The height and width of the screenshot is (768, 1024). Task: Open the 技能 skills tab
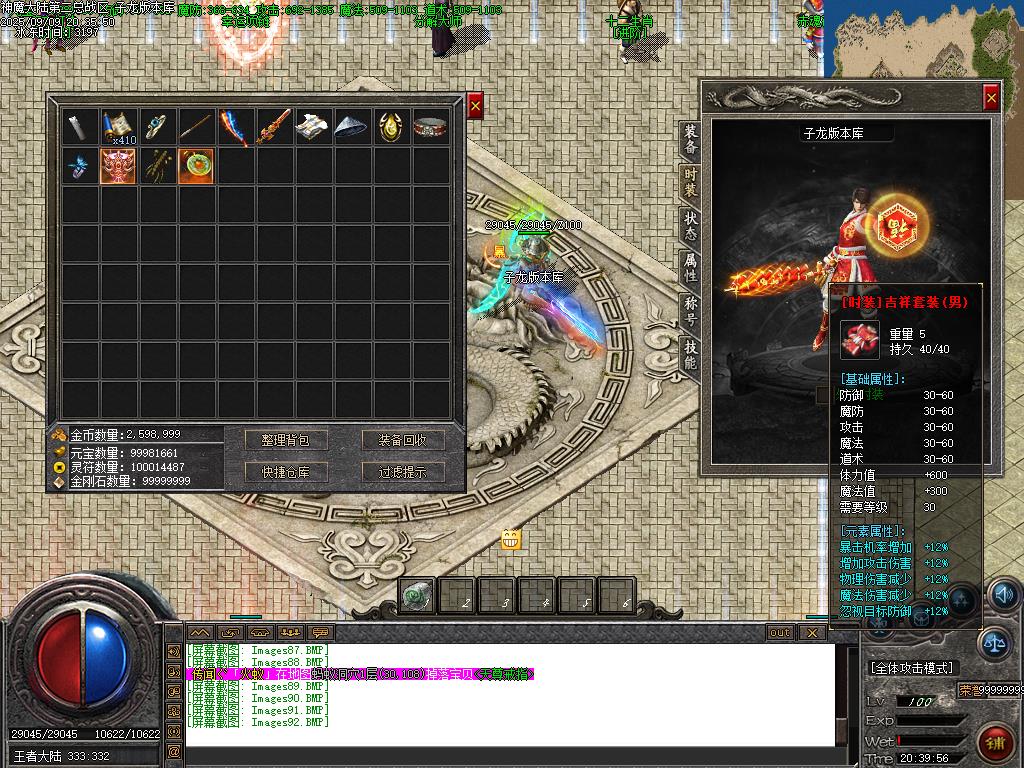pos(690,352)
